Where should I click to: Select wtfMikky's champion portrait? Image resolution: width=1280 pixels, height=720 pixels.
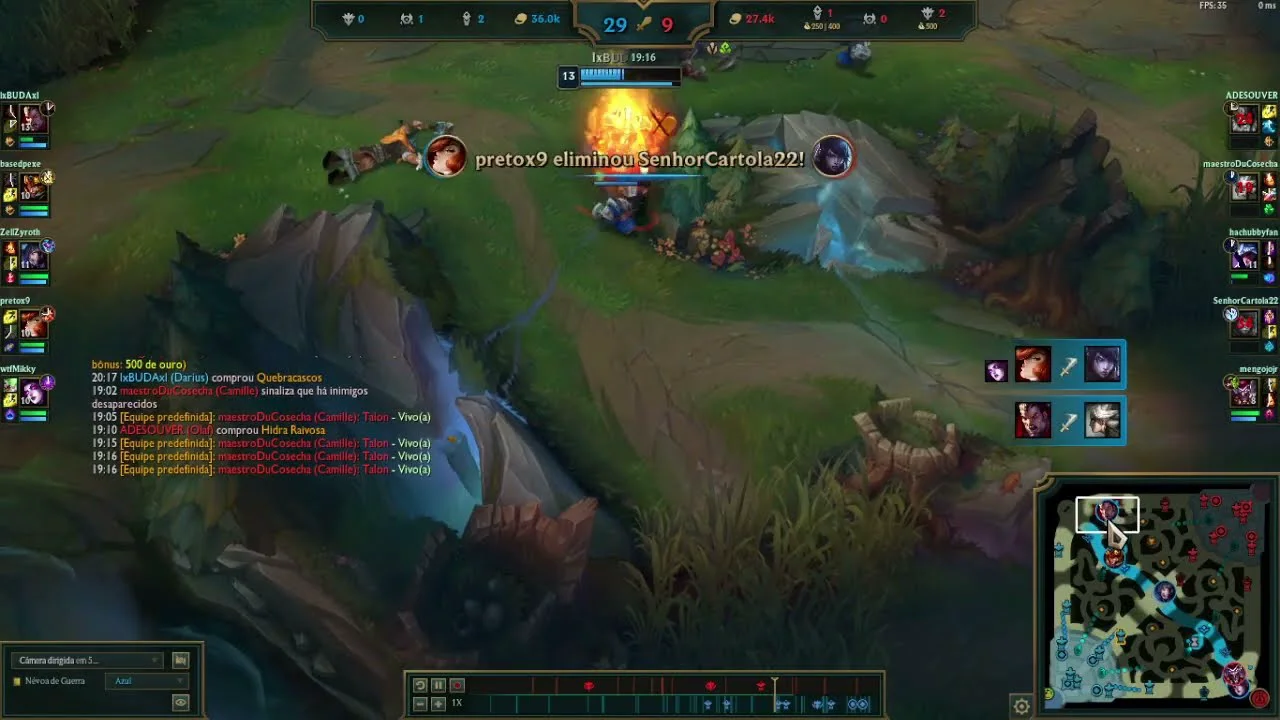33,392
